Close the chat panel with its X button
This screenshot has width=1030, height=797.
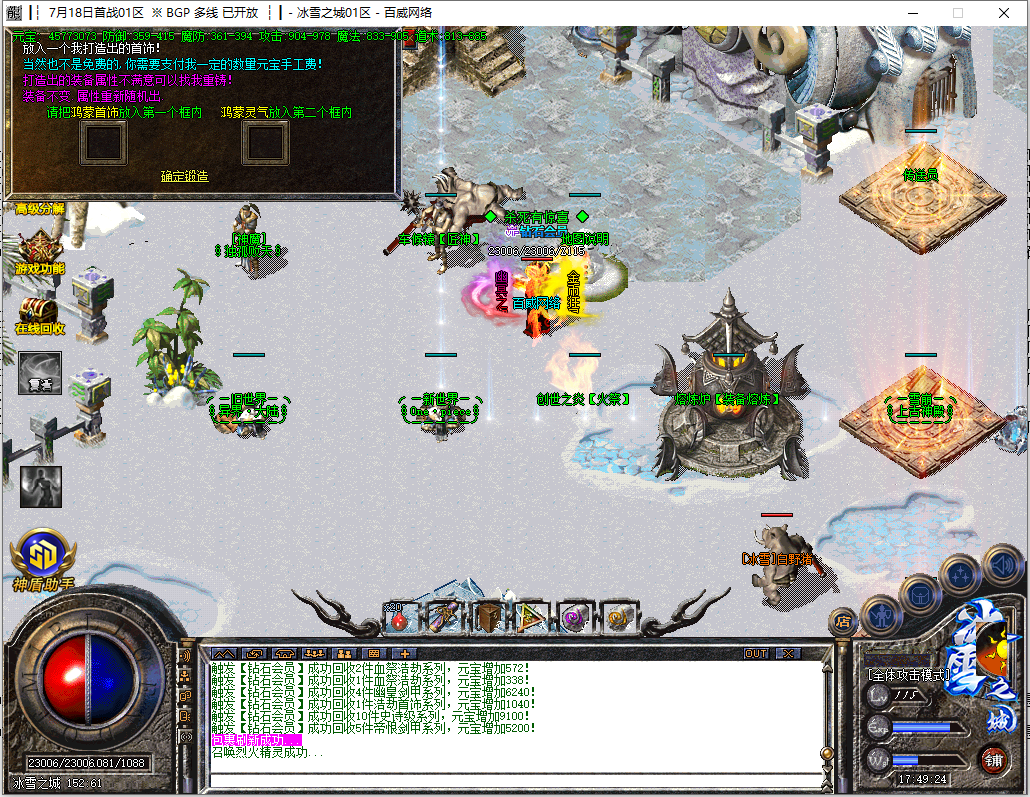(x=788, y=654)
